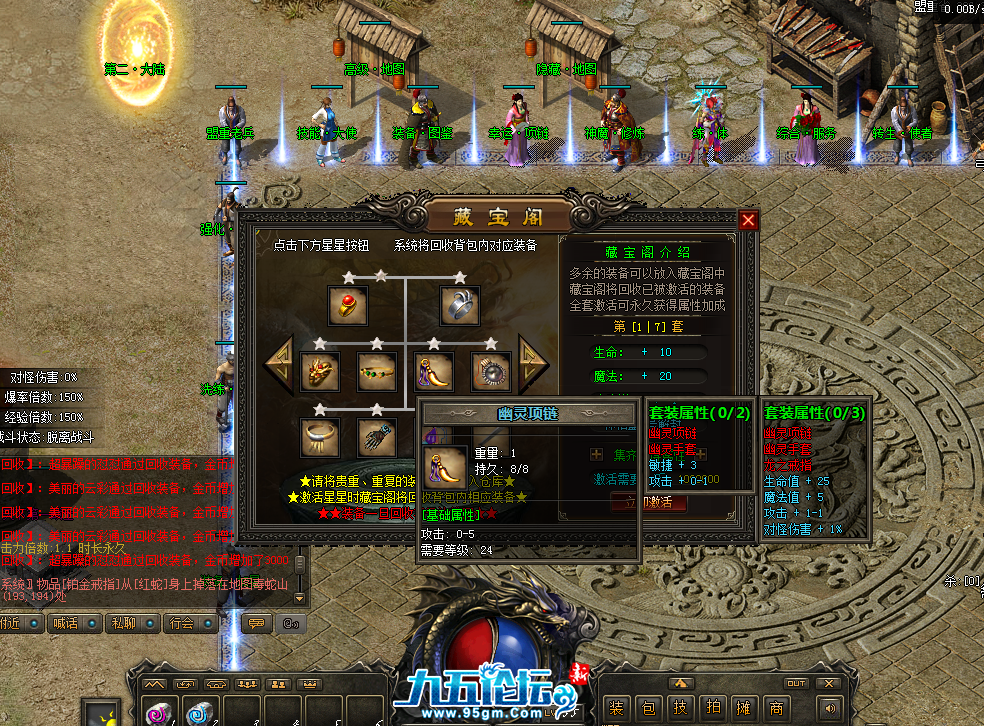Select the silver ring equipment slot
984x726 pixels.
click(x=460, y=306)
